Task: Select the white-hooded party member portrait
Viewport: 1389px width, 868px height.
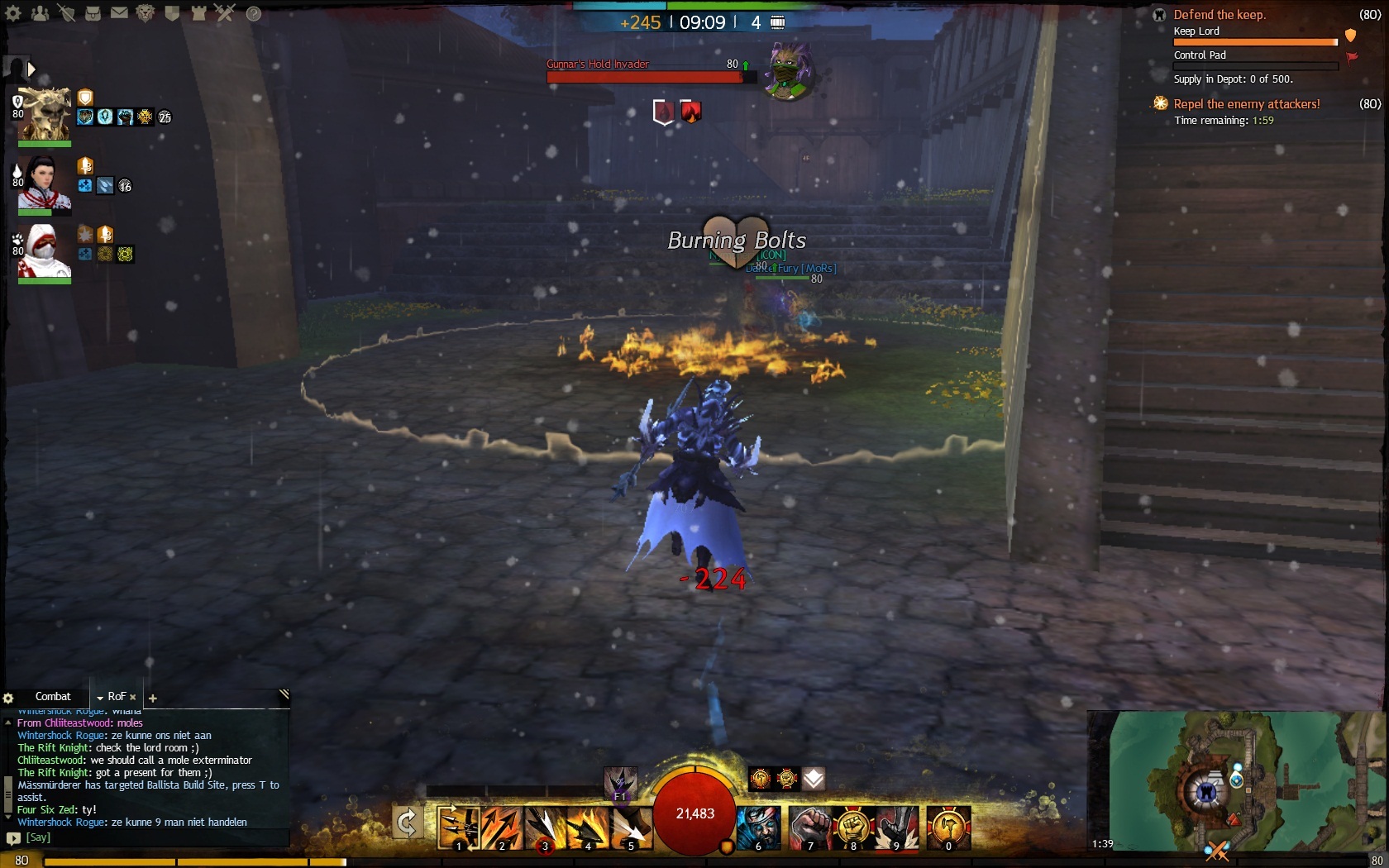Action: pyautogui.click(x=45, y=250)
